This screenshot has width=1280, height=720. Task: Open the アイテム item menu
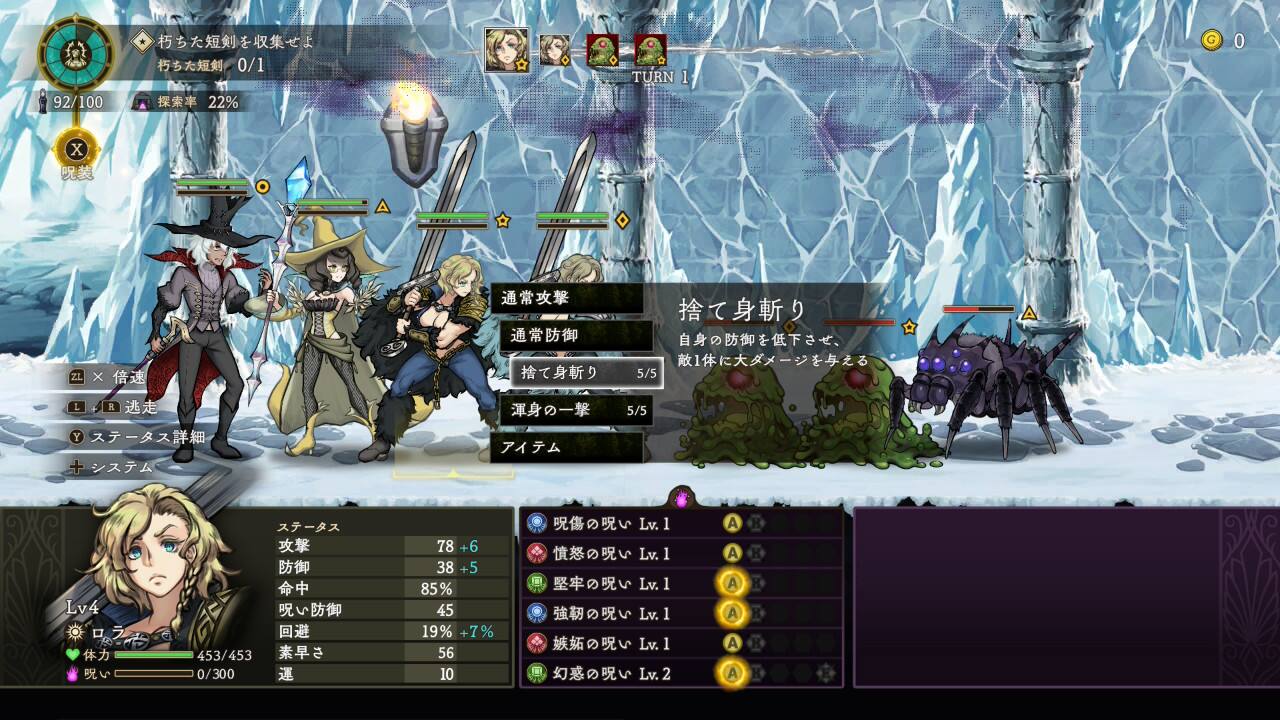click(567, 447)
